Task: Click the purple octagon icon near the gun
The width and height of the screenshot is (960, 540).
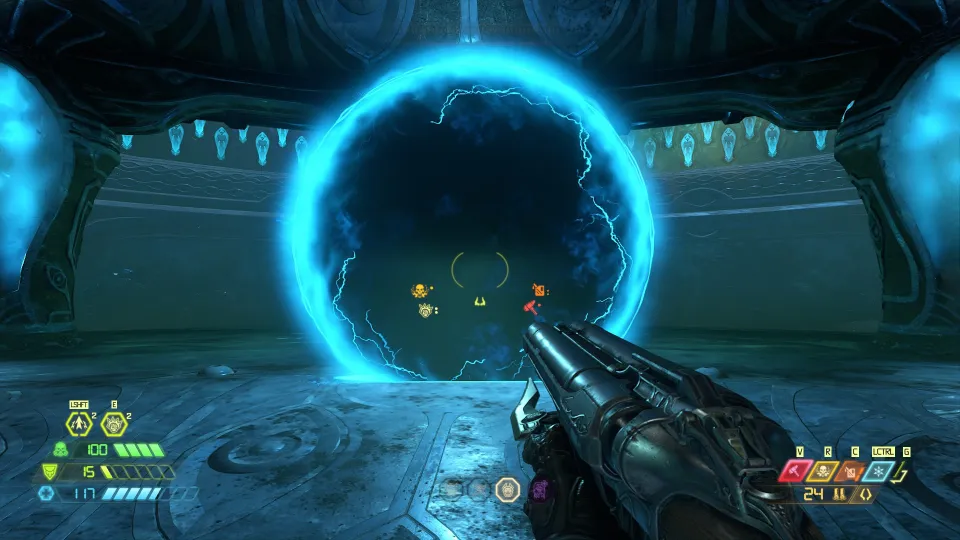Action: 540,489
